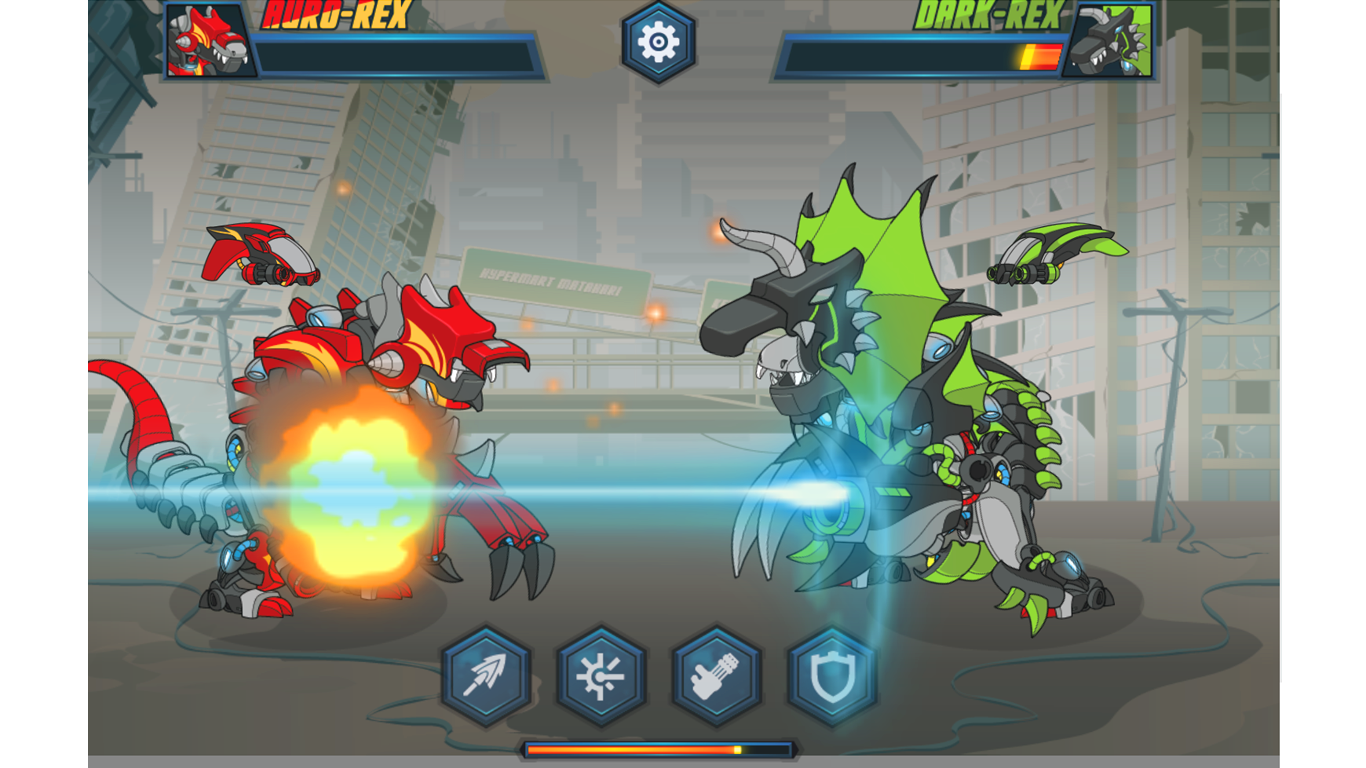
Task: Fire the laser burst ability
Action: [x=601, y=677]
